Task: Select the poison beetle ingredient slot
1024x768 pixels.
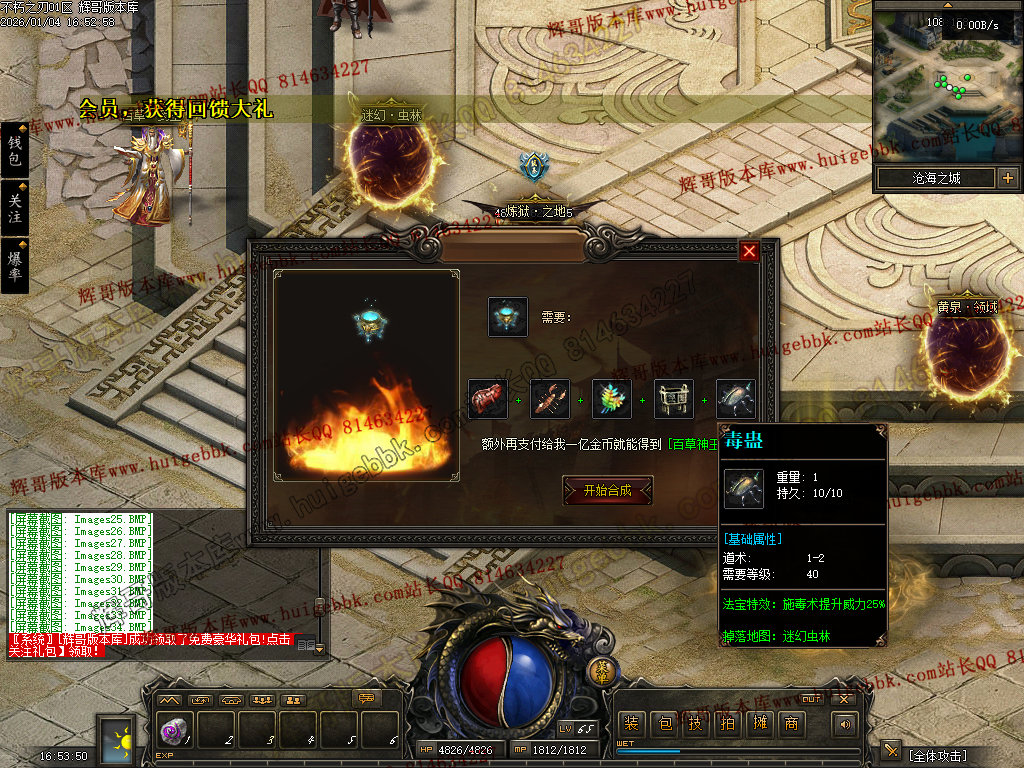Action: (735, 399)
